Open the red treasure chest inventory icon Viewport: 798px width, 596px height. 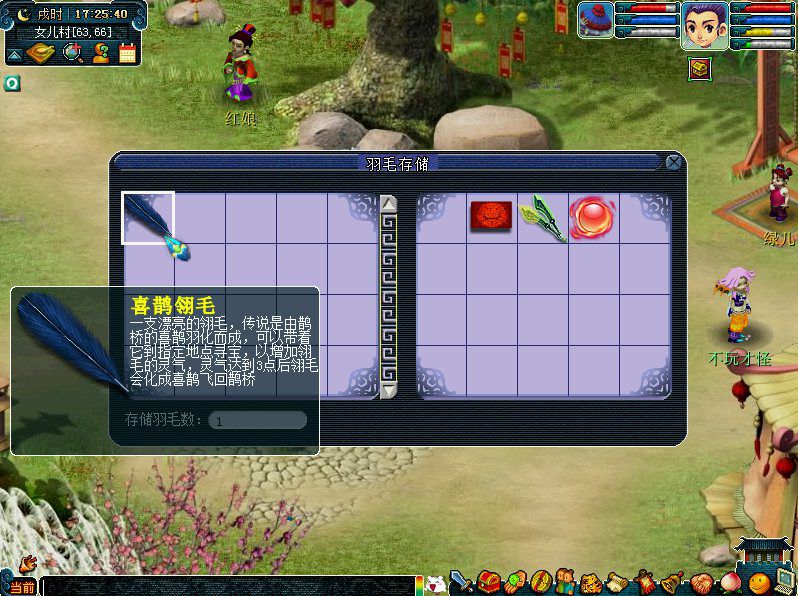pos(488,582)
